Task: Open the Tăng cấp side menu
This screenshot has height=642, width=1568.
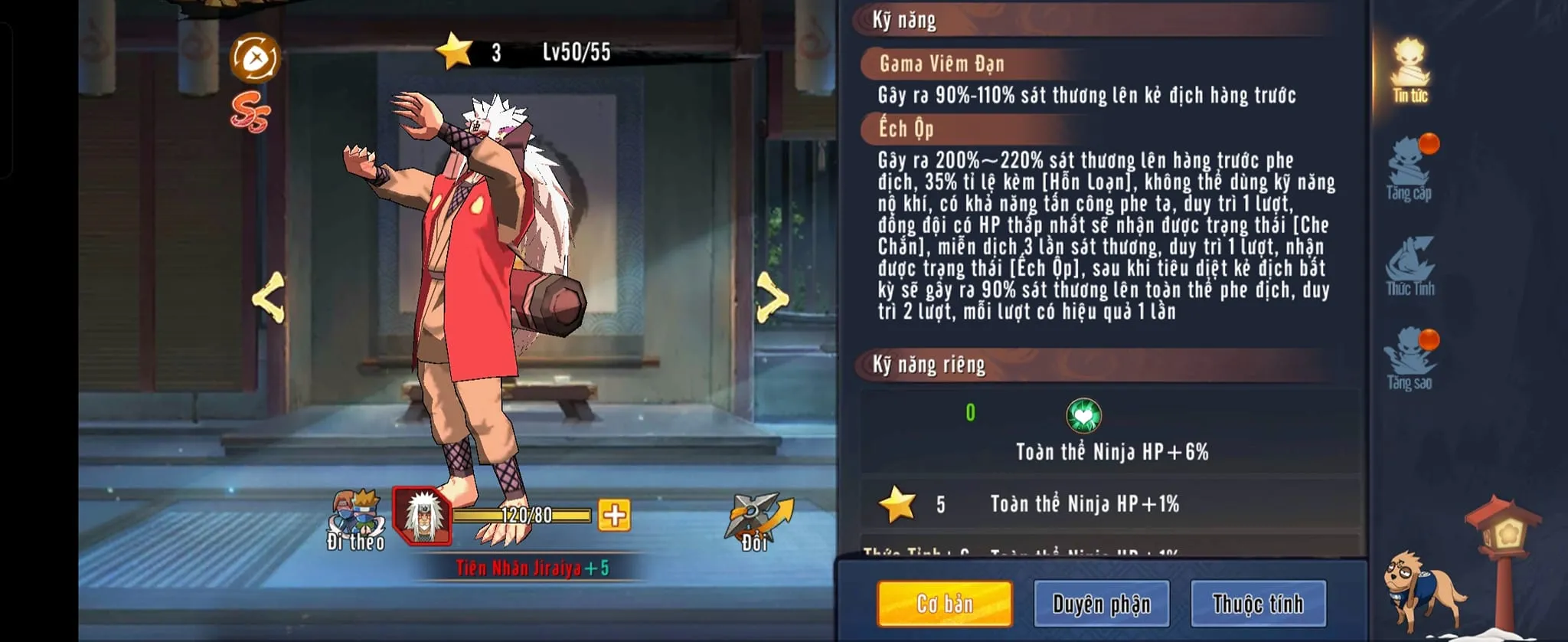Action: point(1410,169)
